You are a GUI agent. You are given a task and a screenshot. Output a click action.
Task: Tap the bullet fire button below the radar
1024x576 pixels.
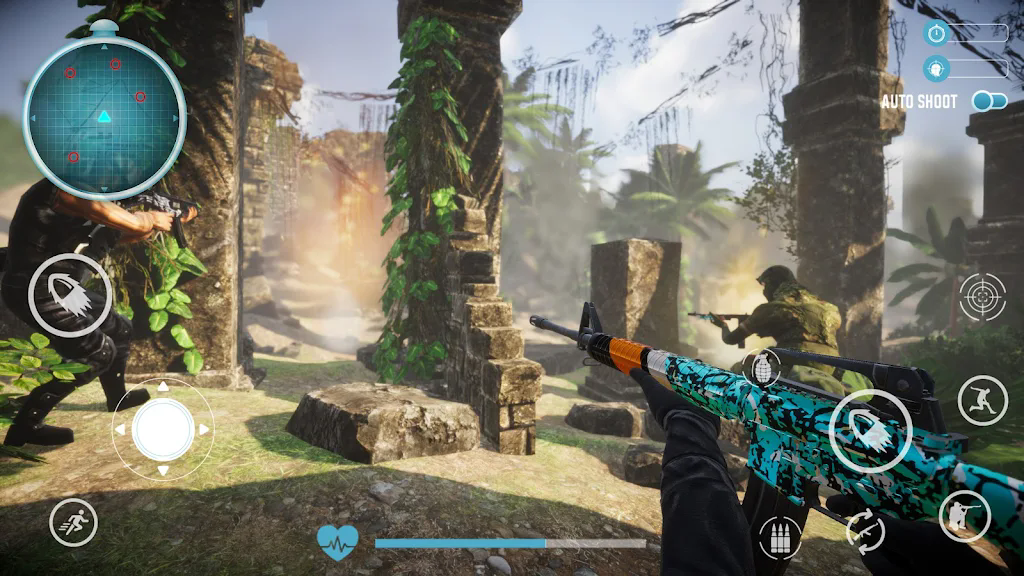point(70,294)
